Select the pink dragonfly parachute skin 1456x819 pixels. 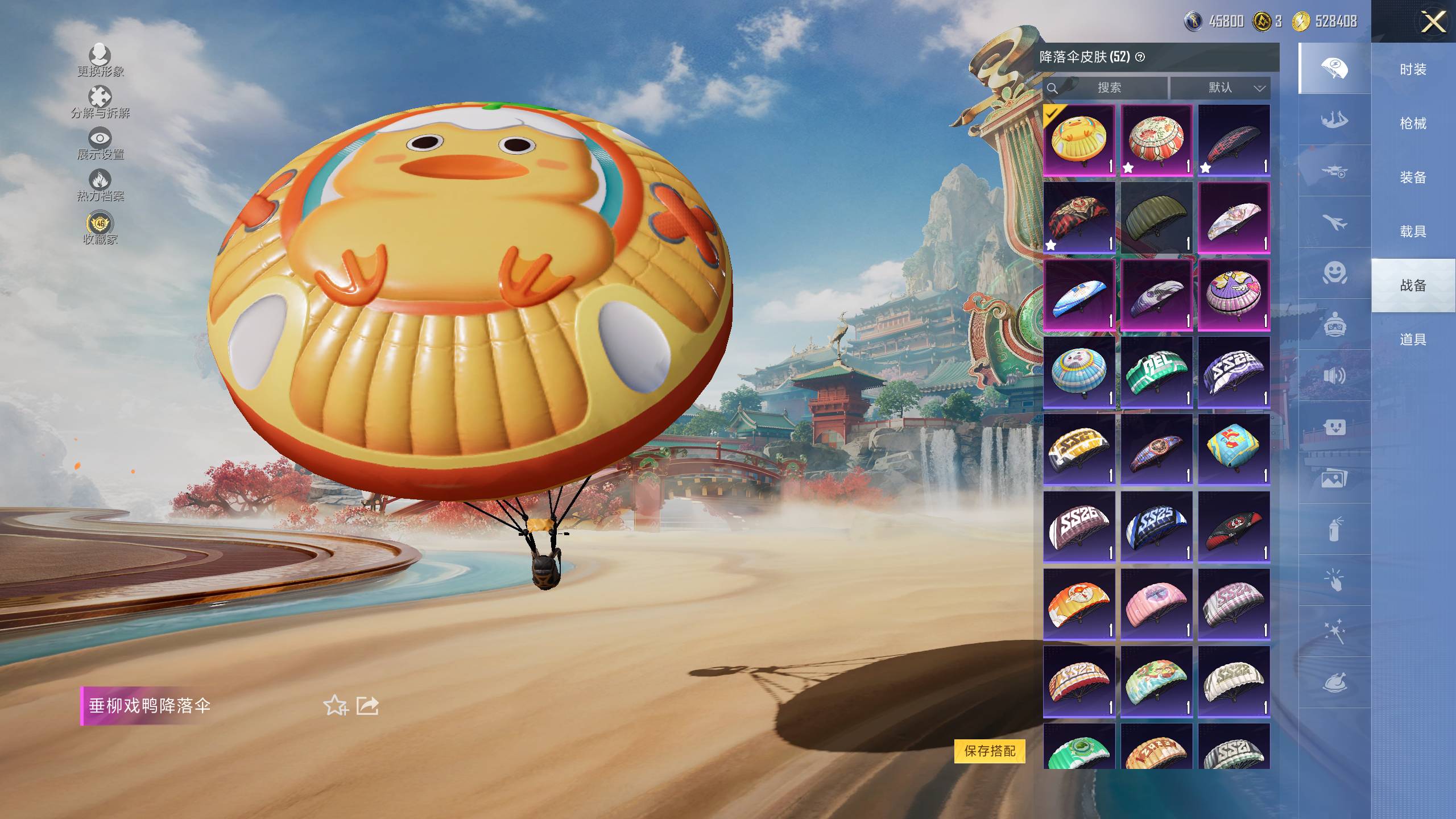click(x=1156, y=604)
